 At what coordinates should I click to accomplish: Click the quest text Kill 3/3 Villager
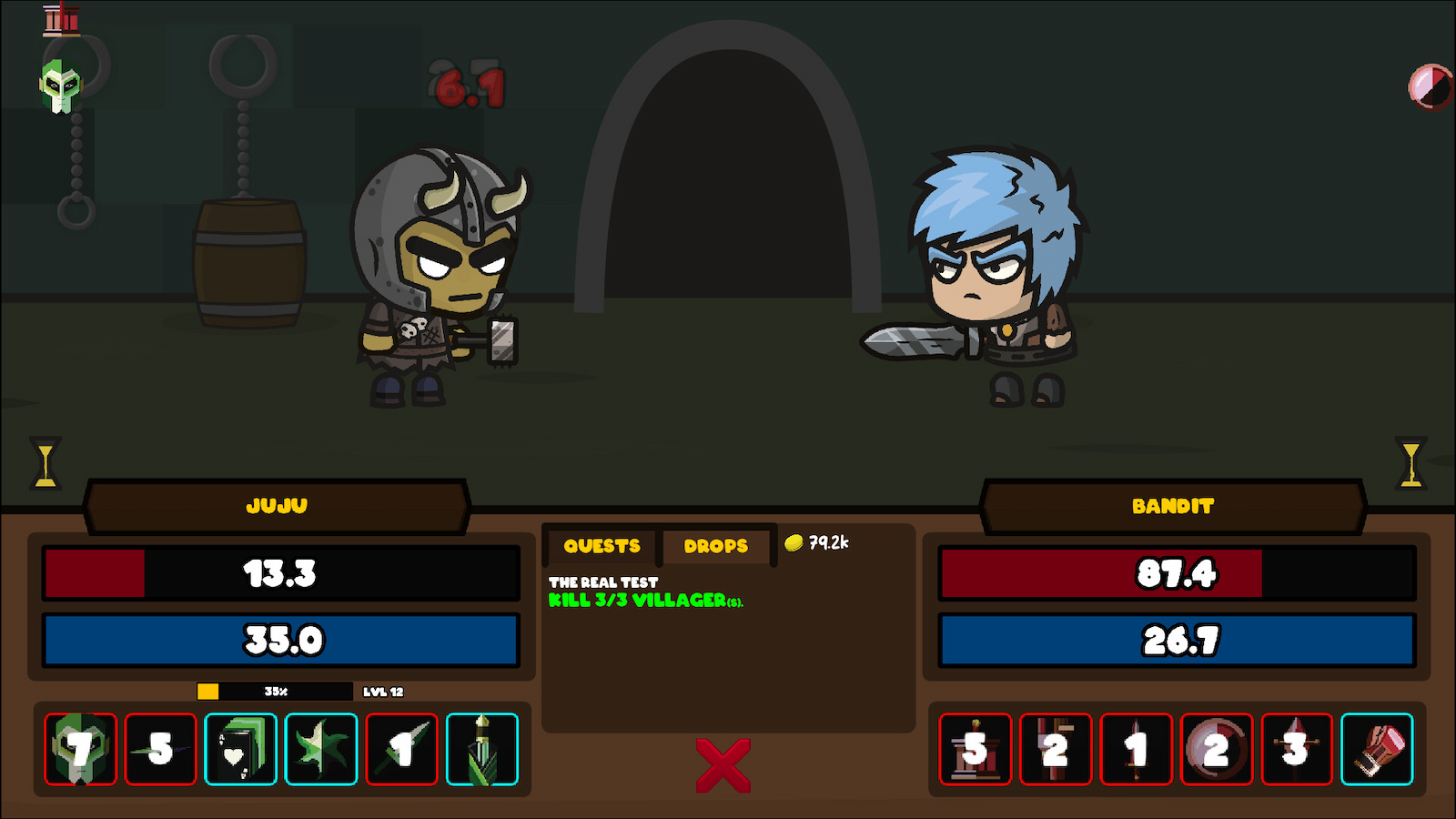pos(646,601)
